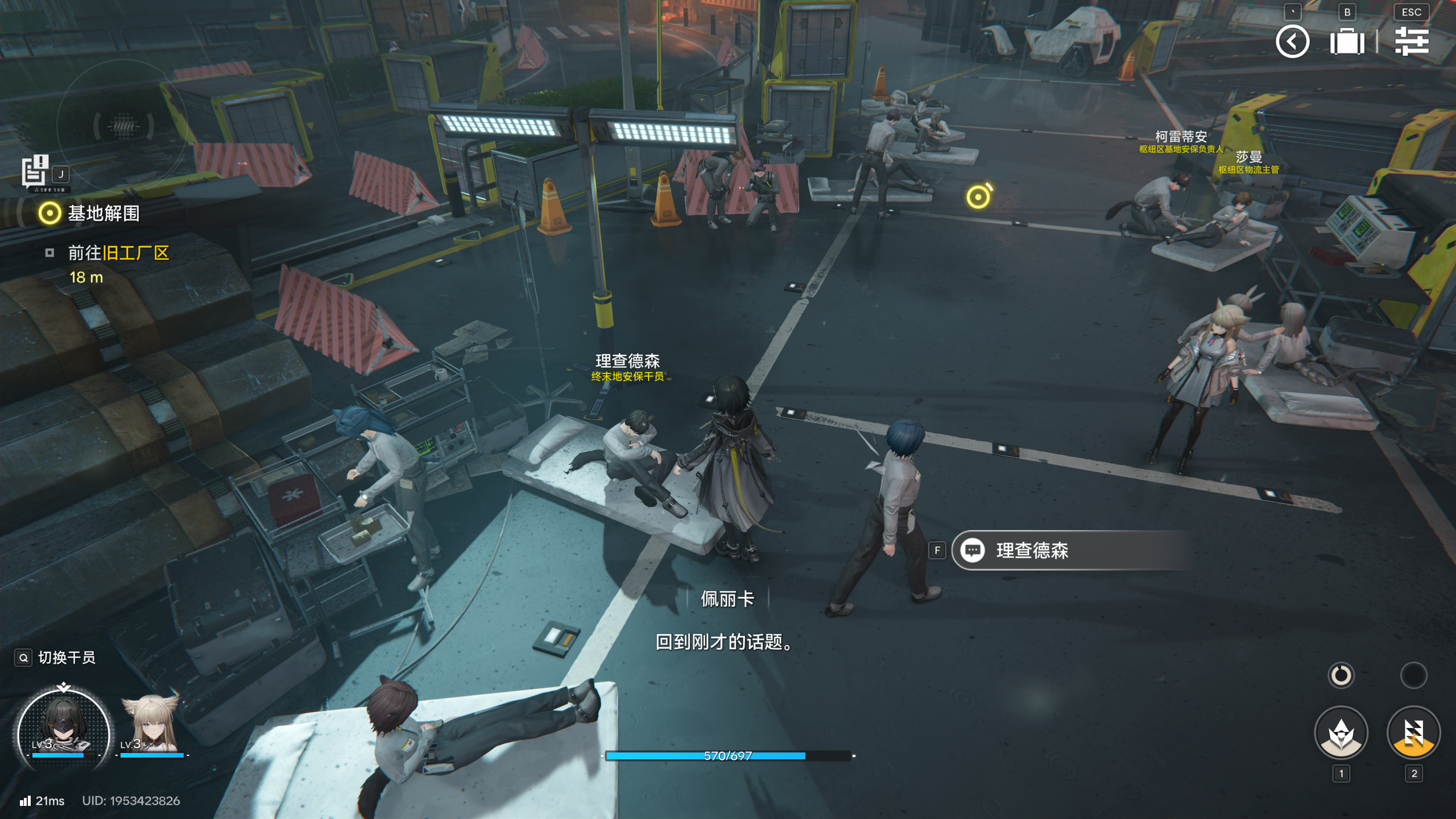The width and height of the screenshot is (1456, 819).
Task: Activate the orange-charged second skill icon
Action: 1413,733
